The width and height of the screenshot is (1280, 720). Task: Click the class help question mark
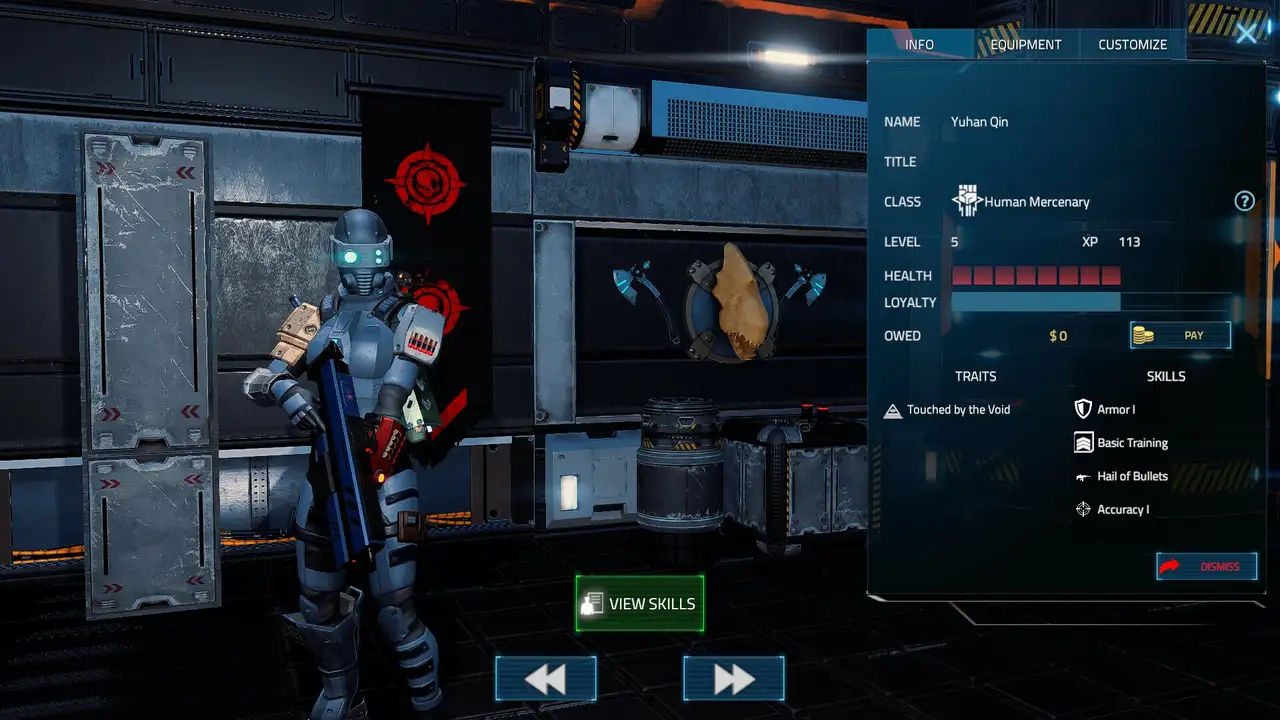click(x=1244, y=201)
